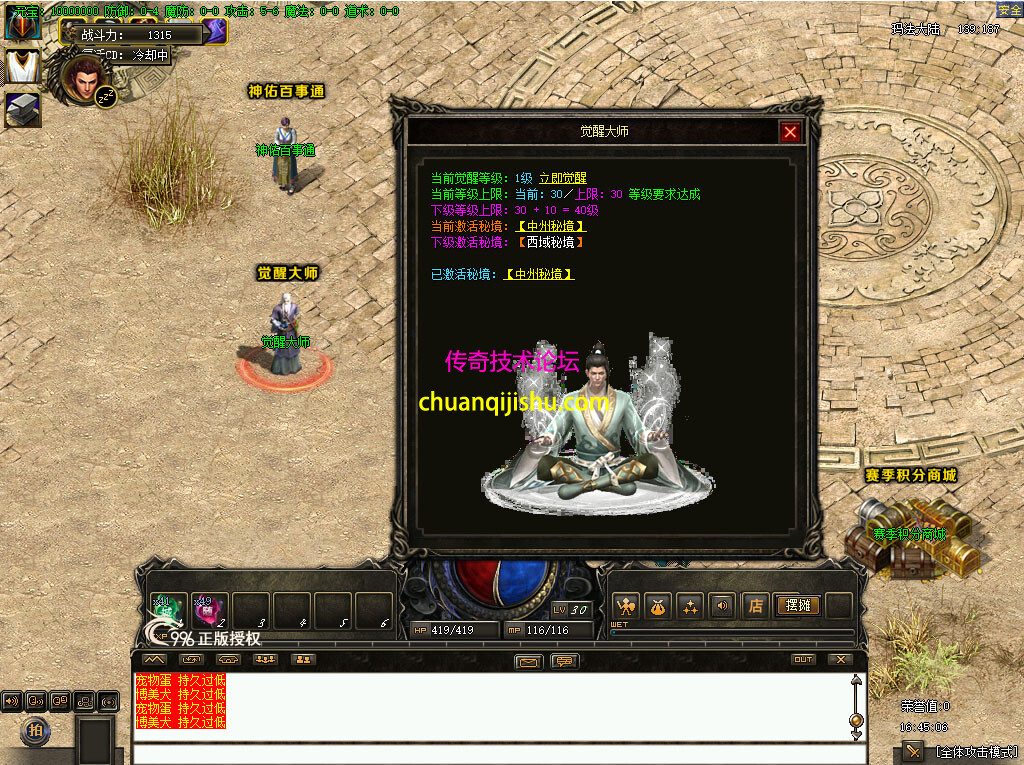
Task: Open the 店 shop button
Action: (x=755, y=606)
